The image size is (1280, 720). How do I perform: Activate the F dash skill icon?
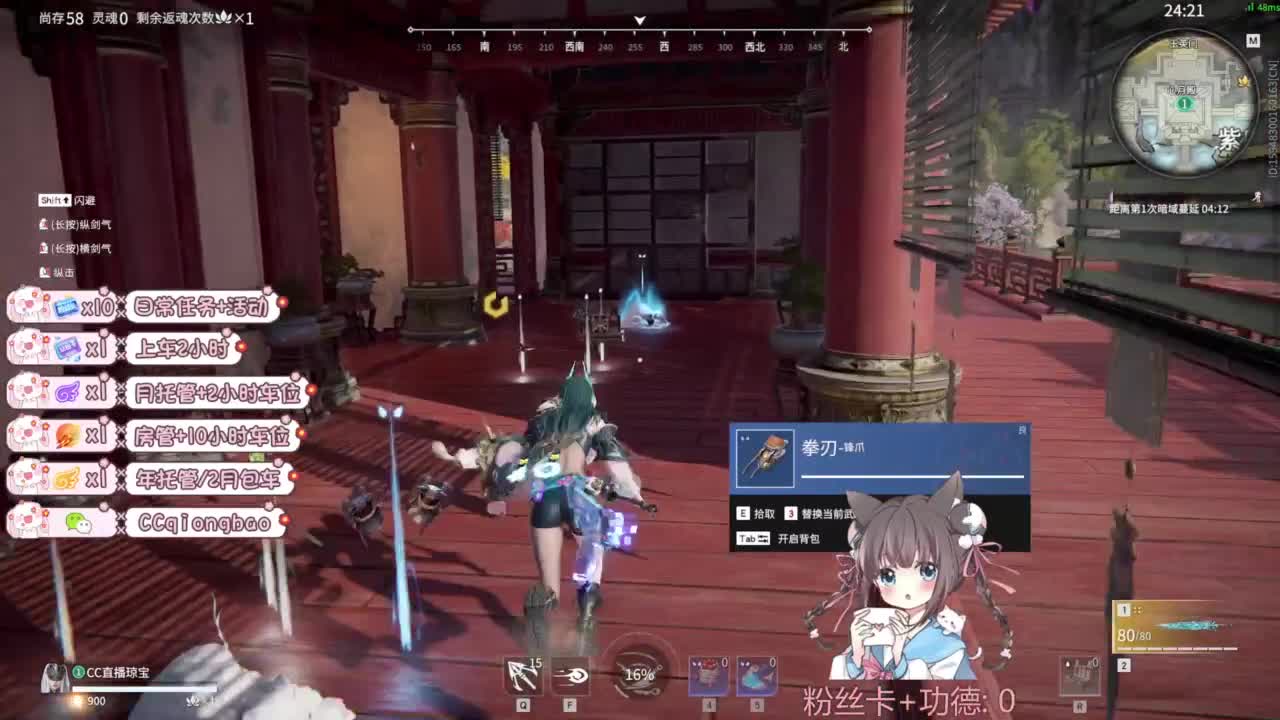[570, 676]
